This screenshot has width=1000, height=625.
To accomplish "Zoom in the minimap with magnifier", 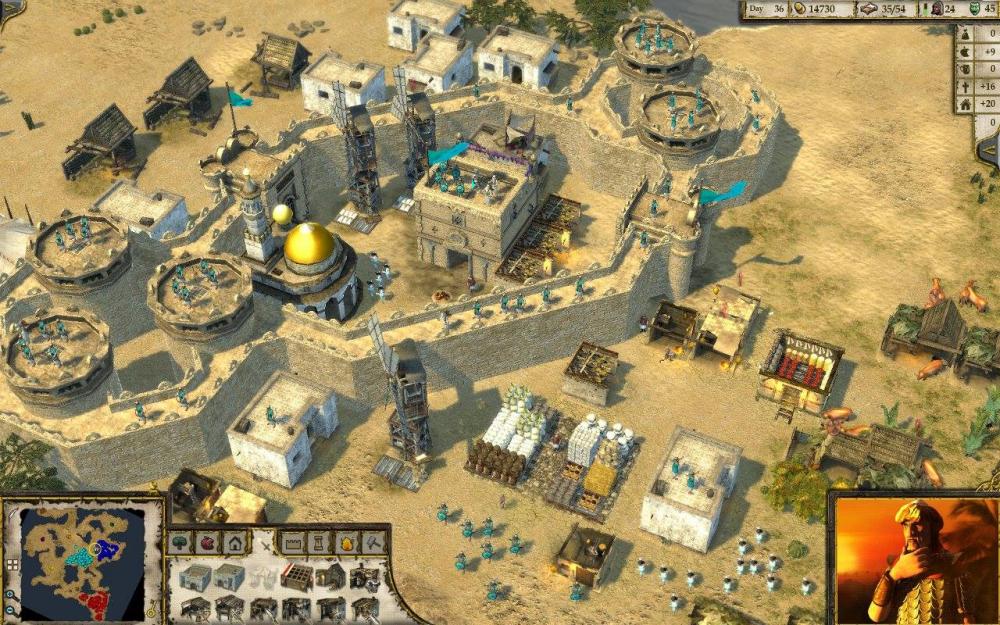I will click(9, 596).
